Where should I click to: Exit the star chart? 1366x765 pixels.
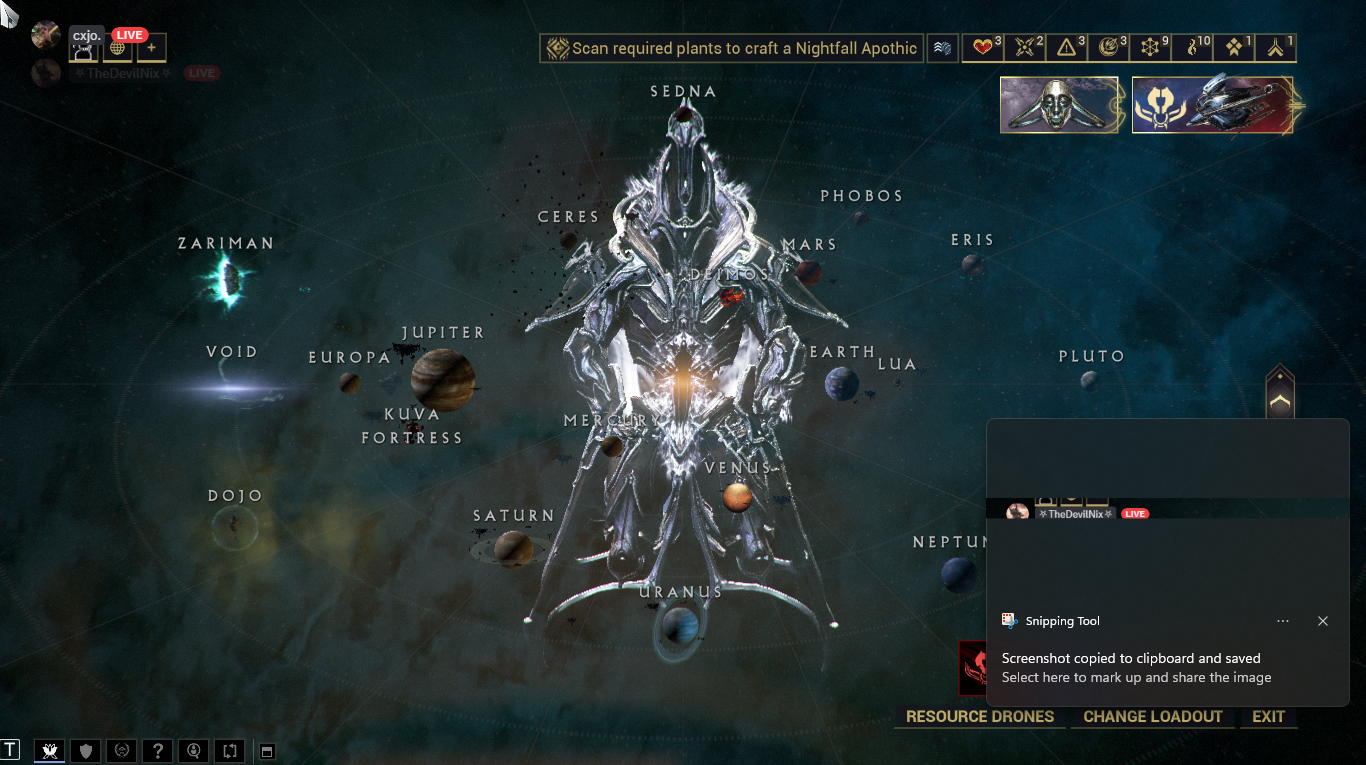pyautogui.click(x=1268, y=716)
